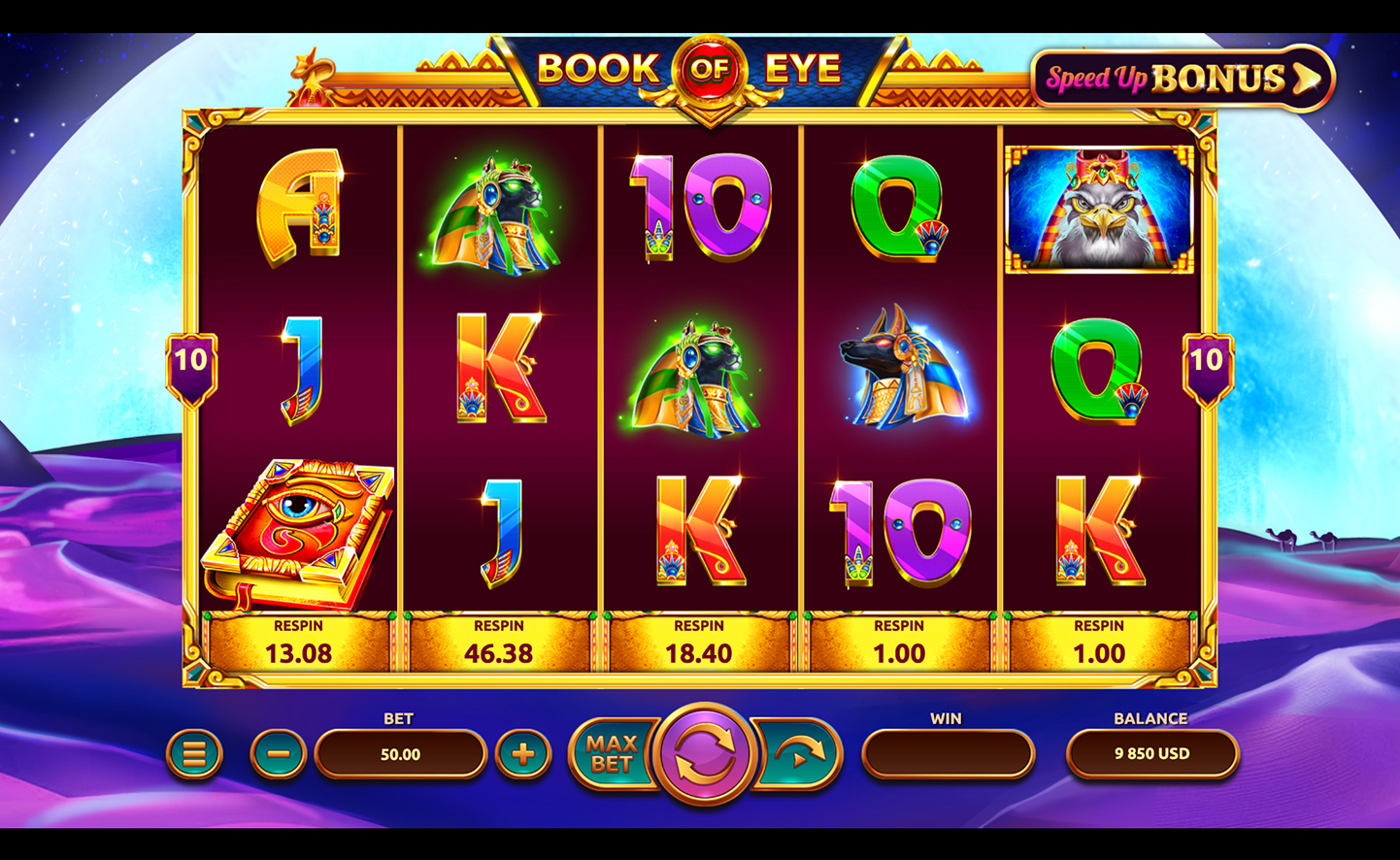
Task: Click the empty WIN display field
Action: [x=949, y=753]
